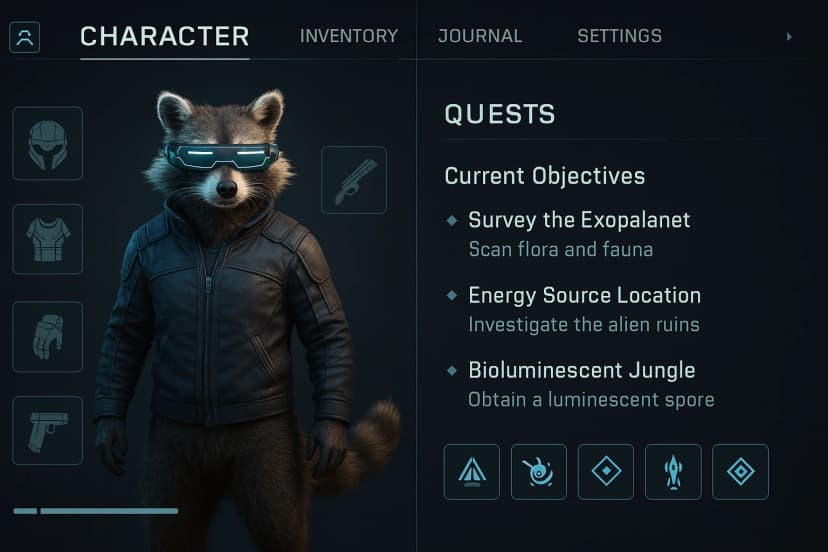This screenshot has height=552, width=828.
Task: Click the small arrow after the Settings tab
Action: 789,37
